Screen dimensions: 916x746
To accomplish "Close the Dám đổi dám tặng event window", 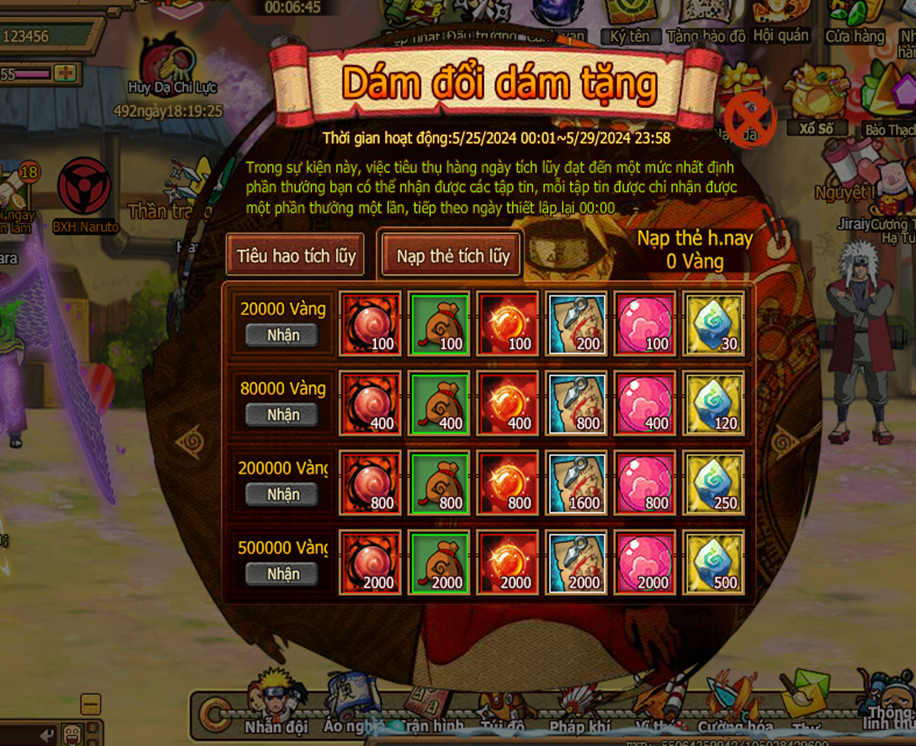I will click(x=745, y=120).
